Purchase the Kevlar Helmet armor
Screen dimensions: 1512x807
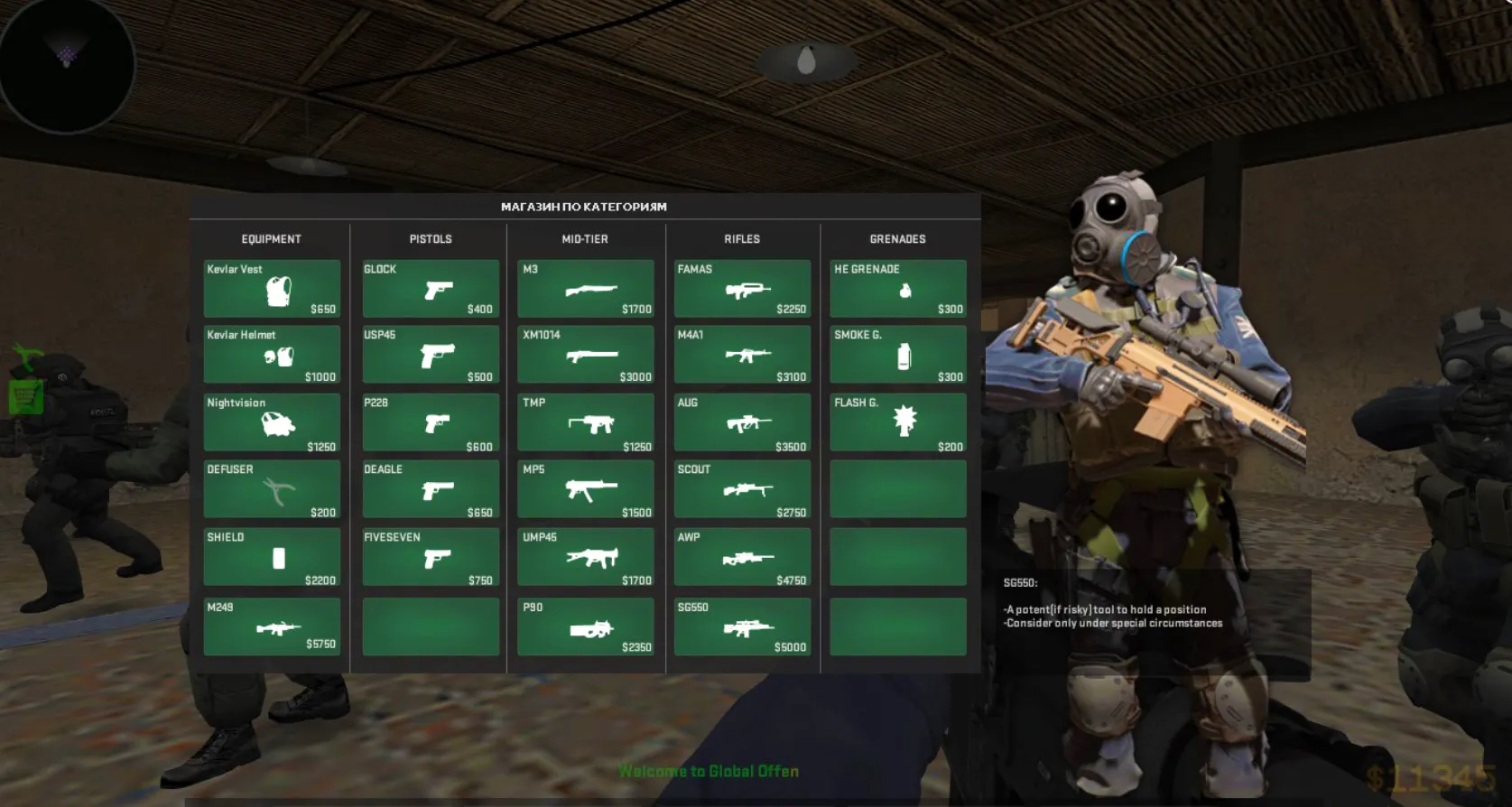pos(272,356)
